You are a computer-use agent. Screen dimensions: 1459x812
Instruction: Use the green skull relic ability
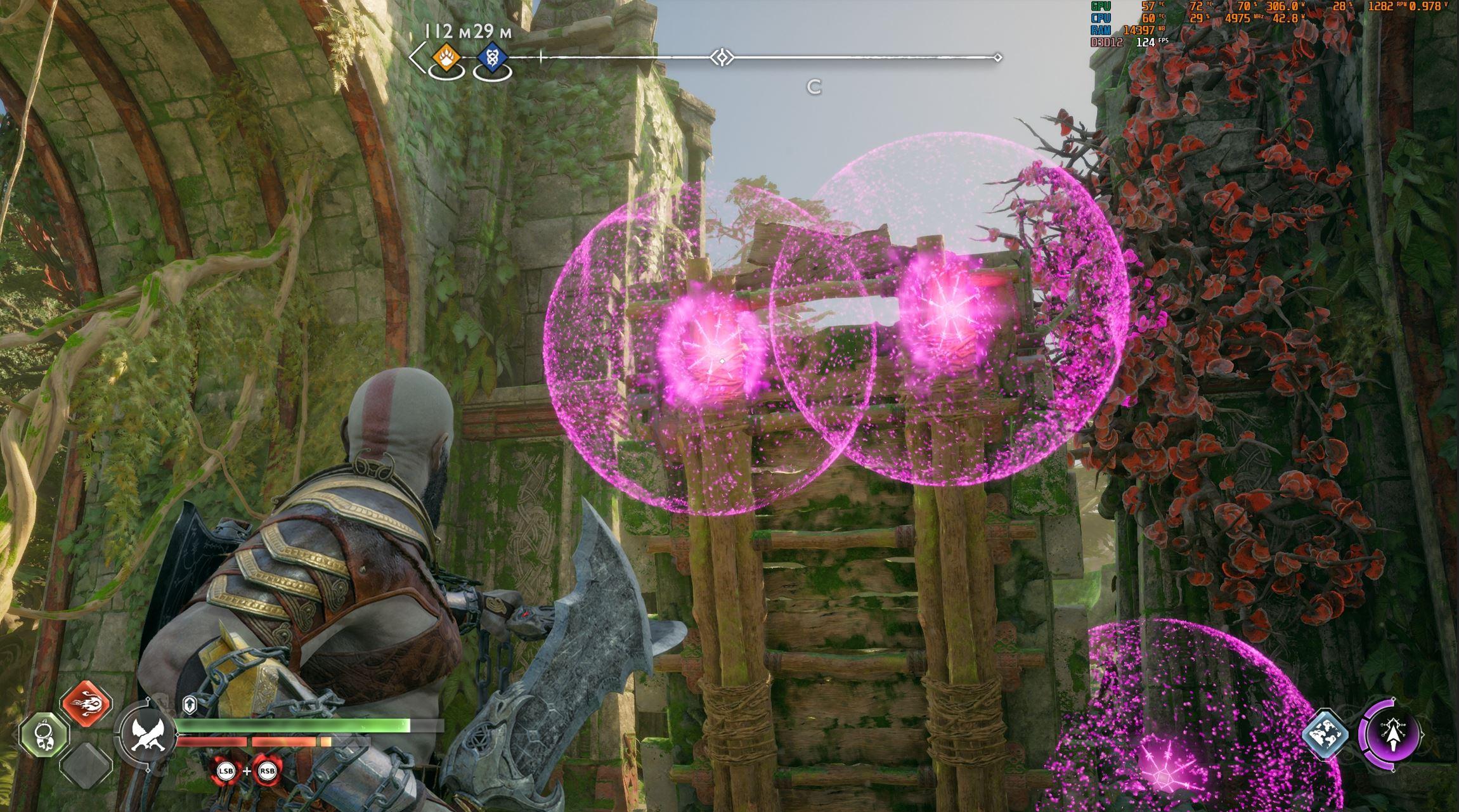click(44, 735)
